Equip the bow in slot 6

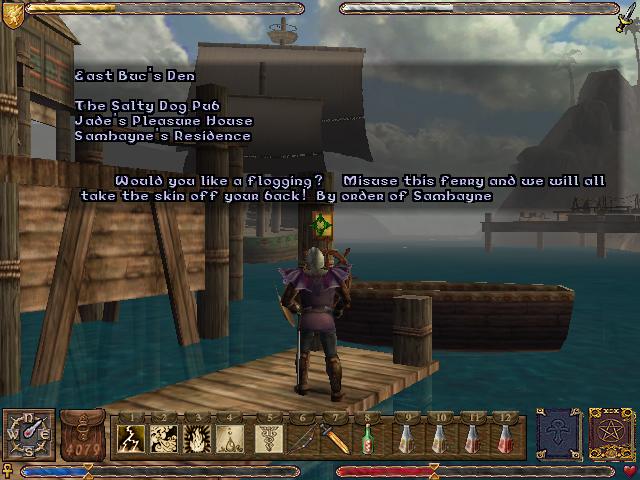point(303,438)
